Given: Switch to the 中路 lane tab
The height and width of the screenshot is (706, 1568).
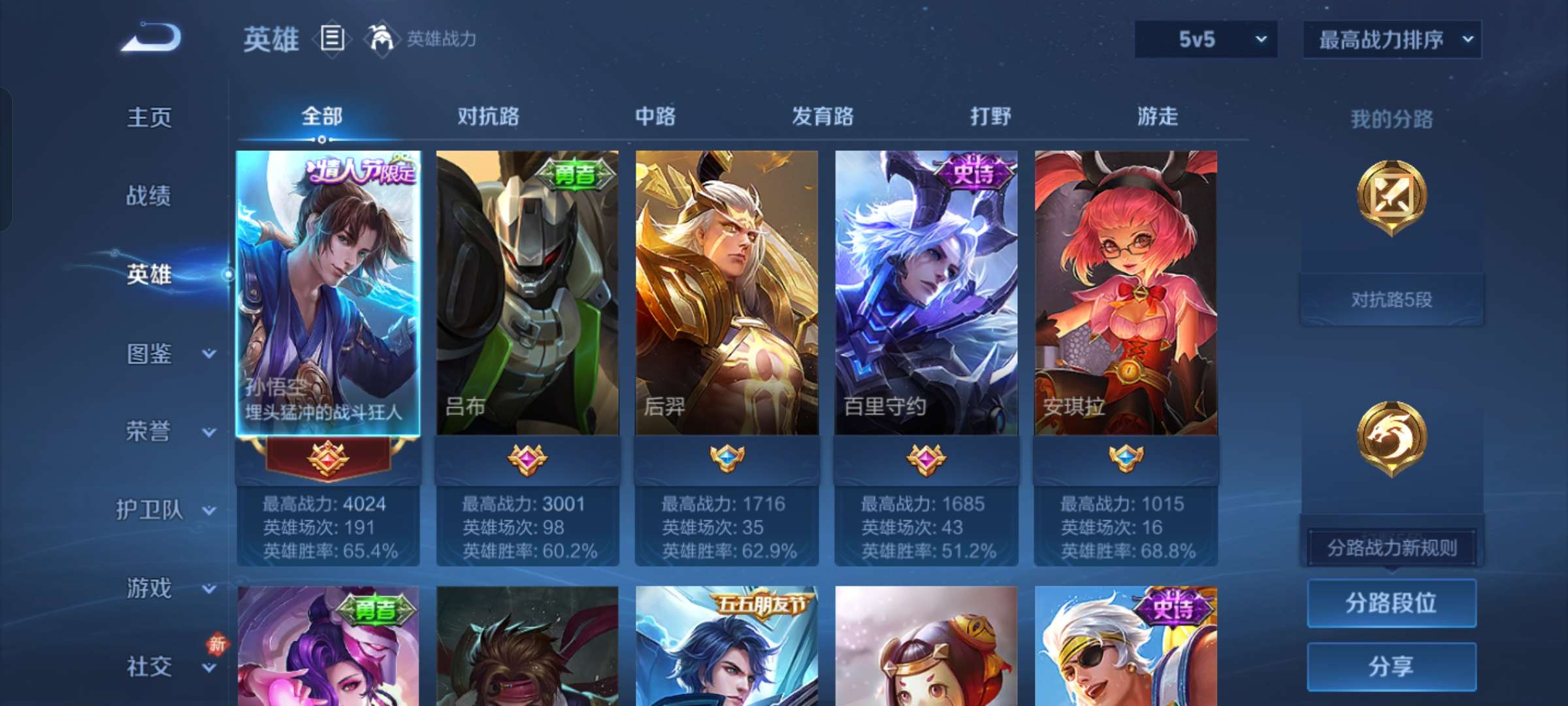Looking at the screenshot, I should [655, 116].
